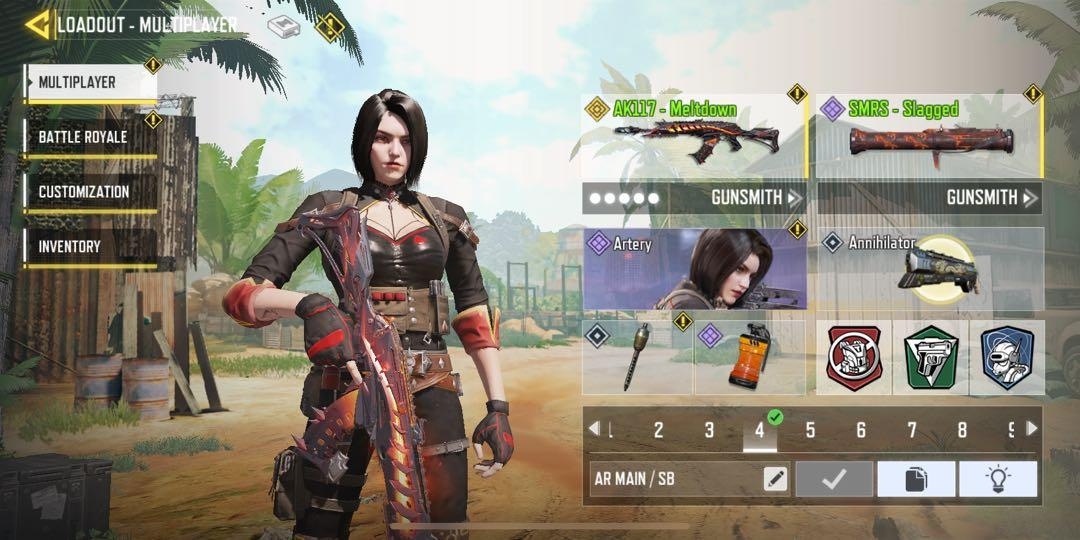Choose the orange tactical grenade slot

click(x=750, y=357)
